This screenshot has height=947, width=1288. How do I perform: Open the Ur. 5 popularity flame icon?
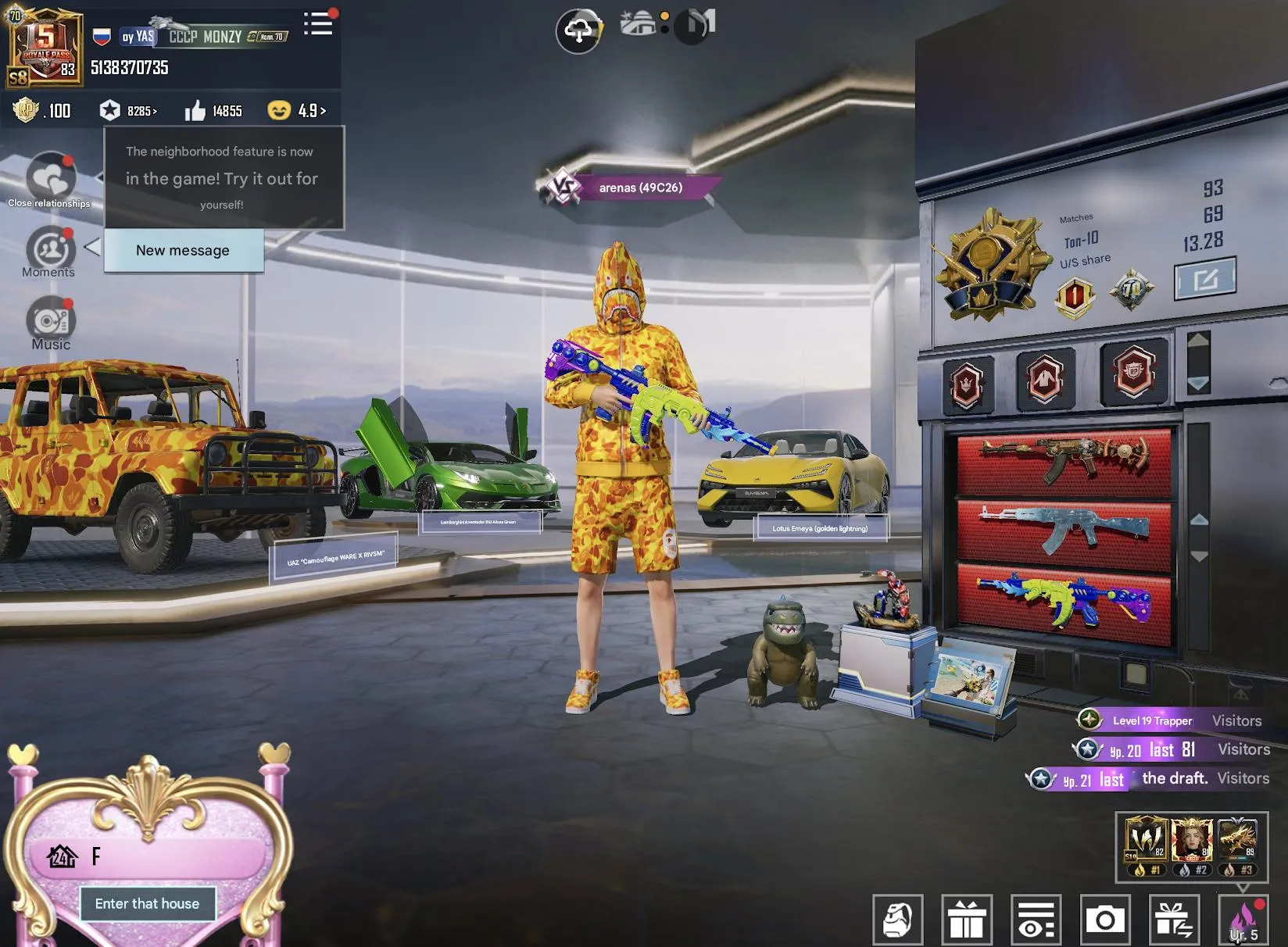pyautogui.click(x=1245, y=920)
